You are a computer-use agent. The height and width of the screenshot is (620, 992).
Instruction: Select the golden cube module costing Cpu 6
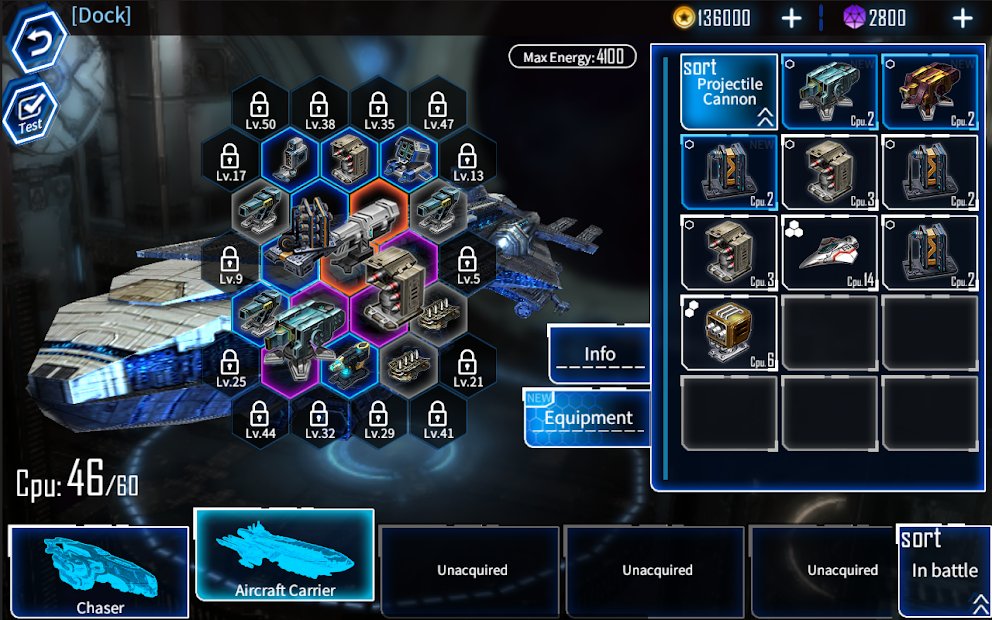click(730, 332)
